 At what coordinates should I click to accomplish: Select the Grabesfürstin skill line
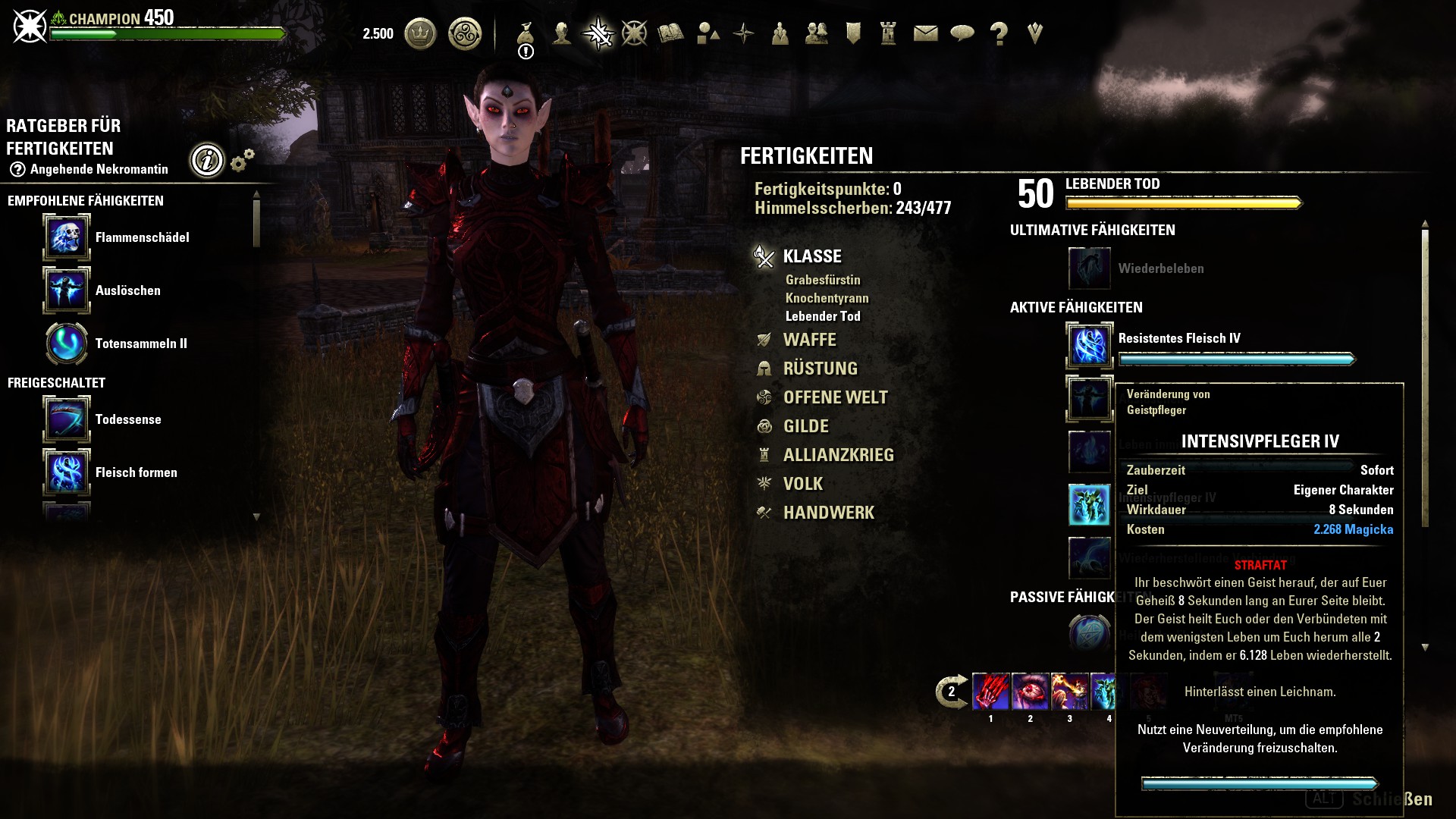(x=823, y=280)
